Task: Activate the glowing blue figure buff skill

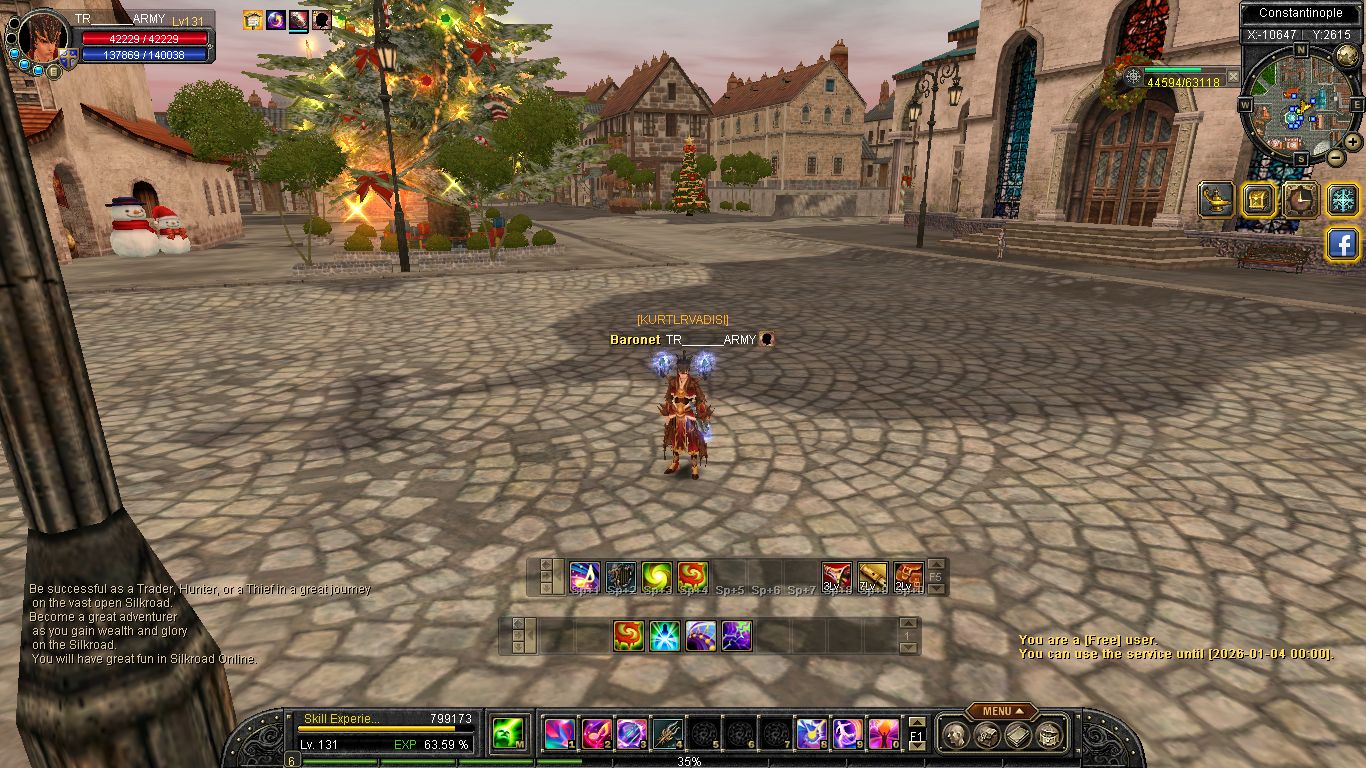Action: 665,636
